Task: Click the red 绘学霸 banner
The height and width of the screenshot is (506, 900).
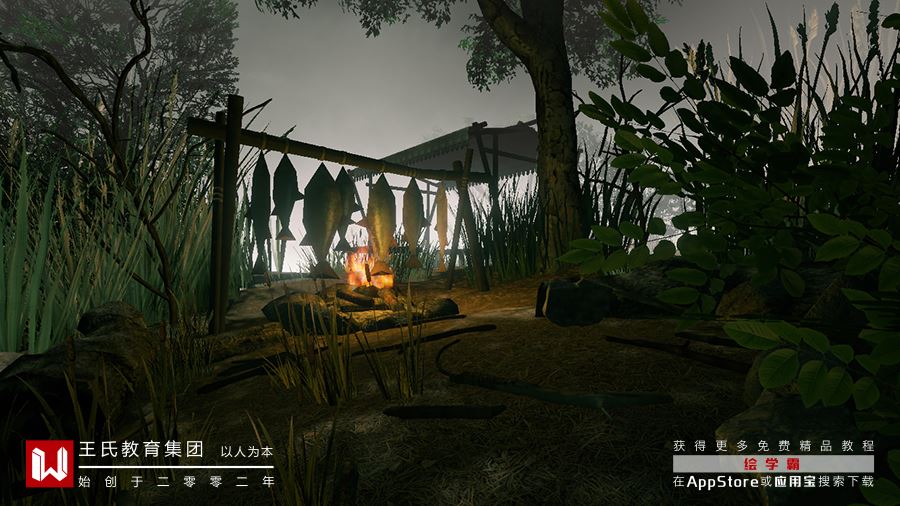Action: click(773, 464)
